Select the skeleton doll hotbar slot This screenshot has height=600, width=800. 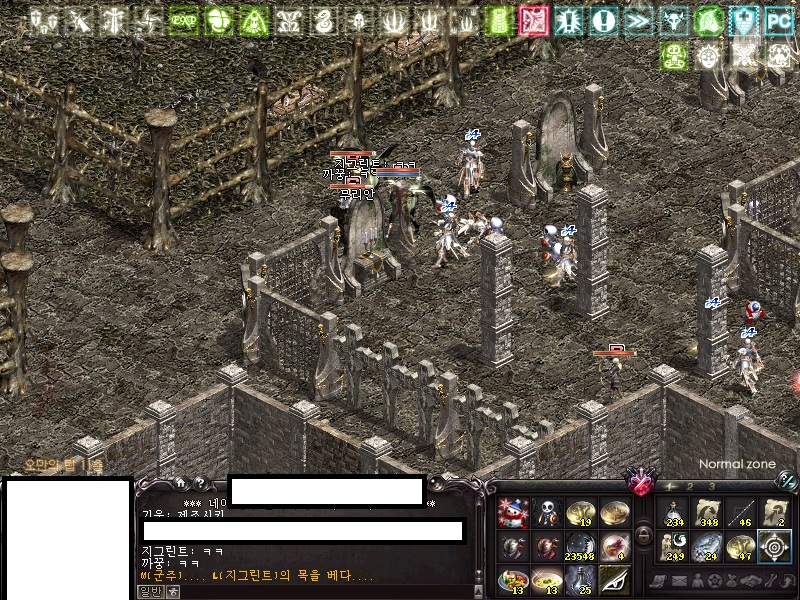click(x=546, y=513)
